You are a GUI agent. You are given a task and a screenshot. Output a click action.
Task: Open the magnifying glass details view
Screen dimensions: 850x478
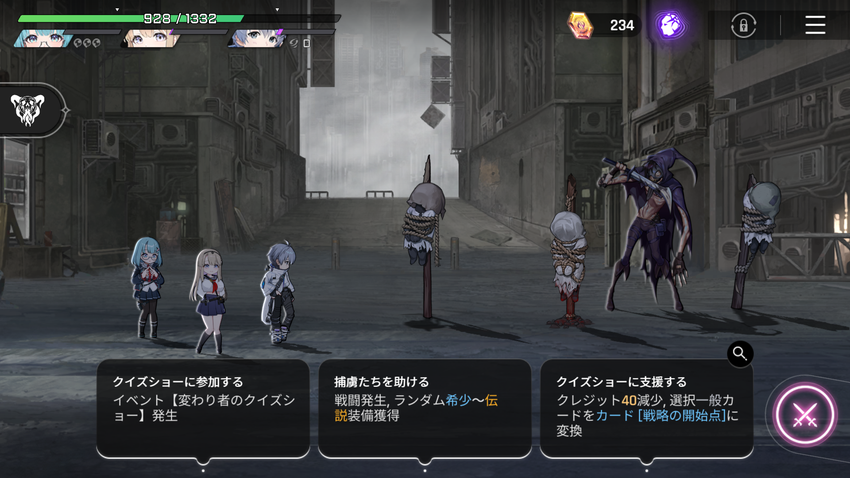pos(740,353)
